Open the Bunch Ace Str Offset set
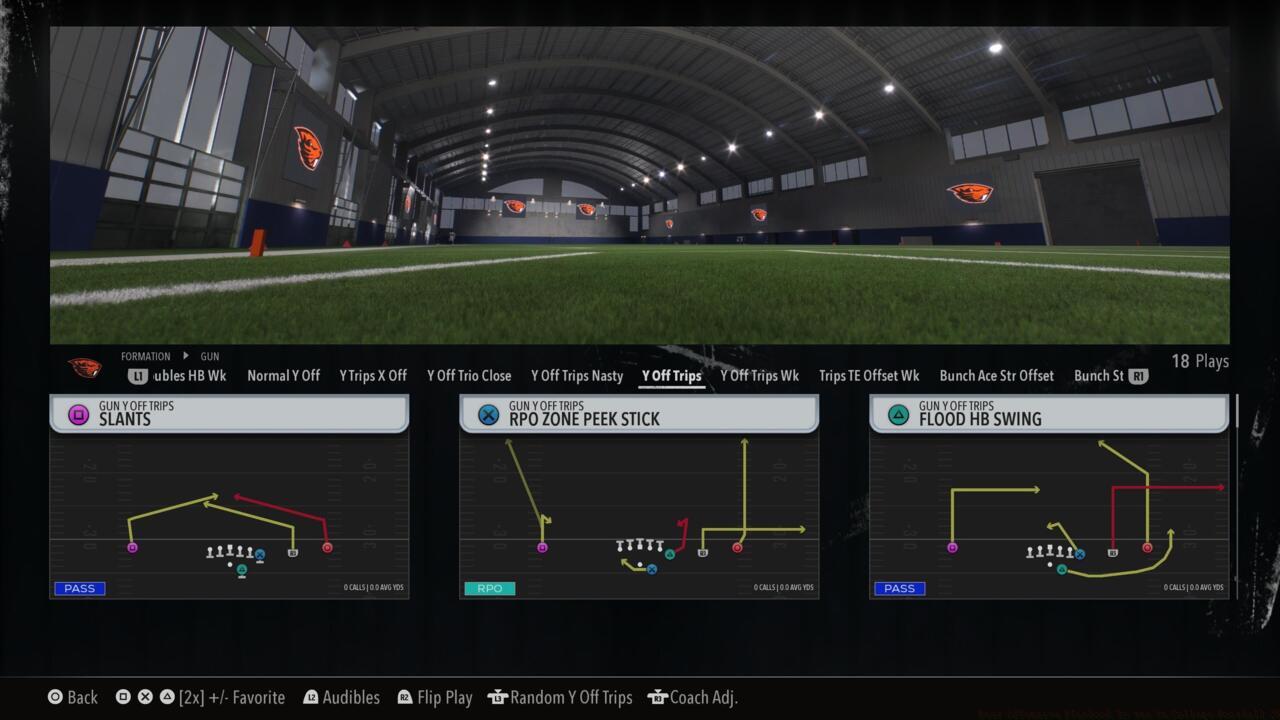 pos(996,376)
